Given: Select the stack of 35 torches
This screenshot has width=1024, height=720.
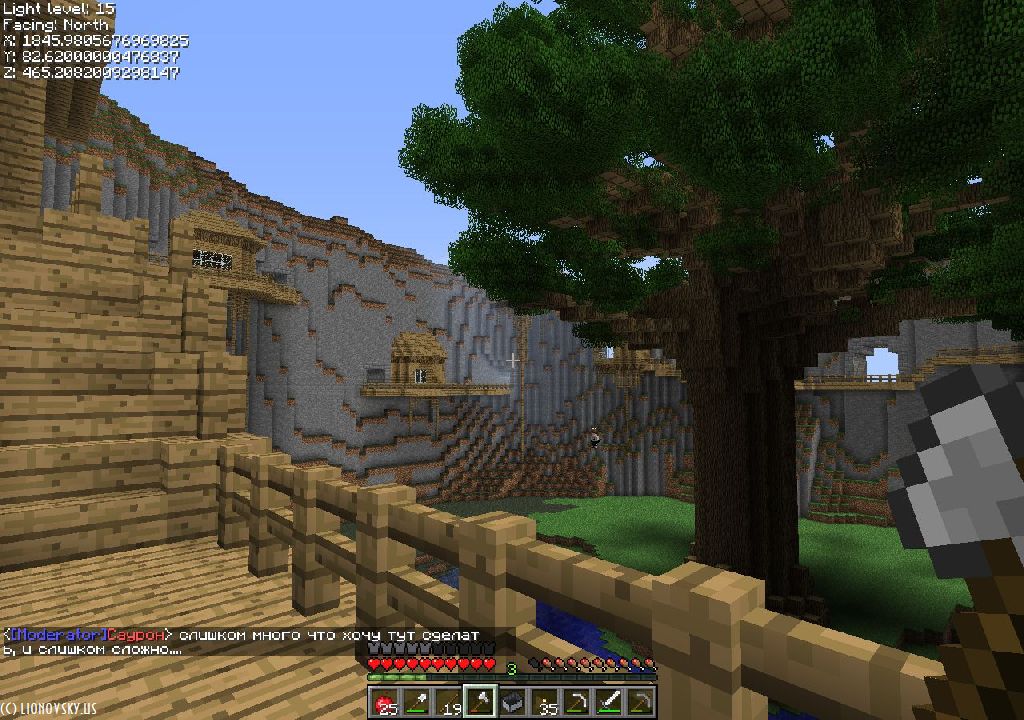Looking at the screenshot, I should tap(545, 703).
